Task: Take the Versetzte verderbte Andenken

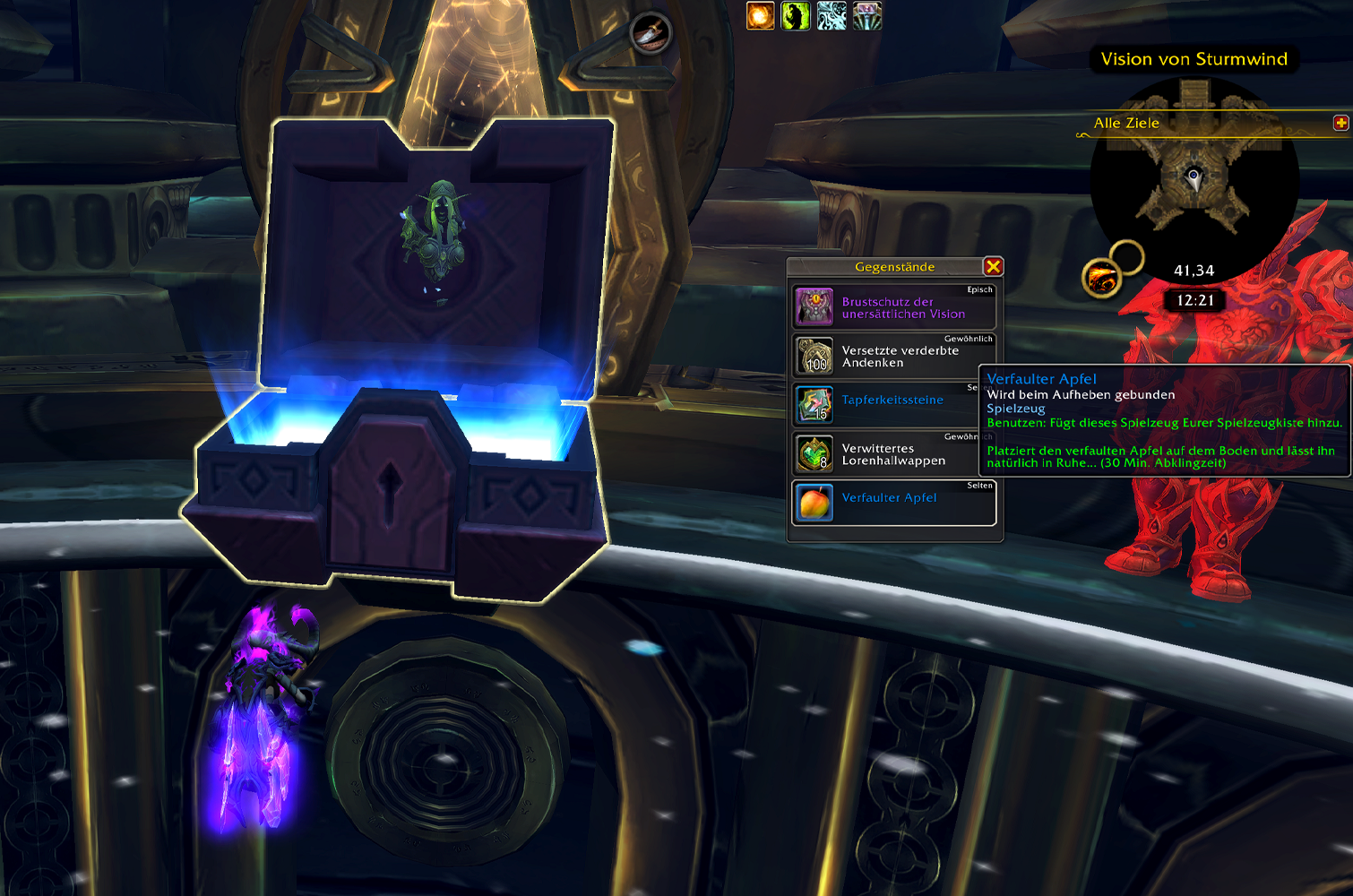Action: tap(893, 357)
